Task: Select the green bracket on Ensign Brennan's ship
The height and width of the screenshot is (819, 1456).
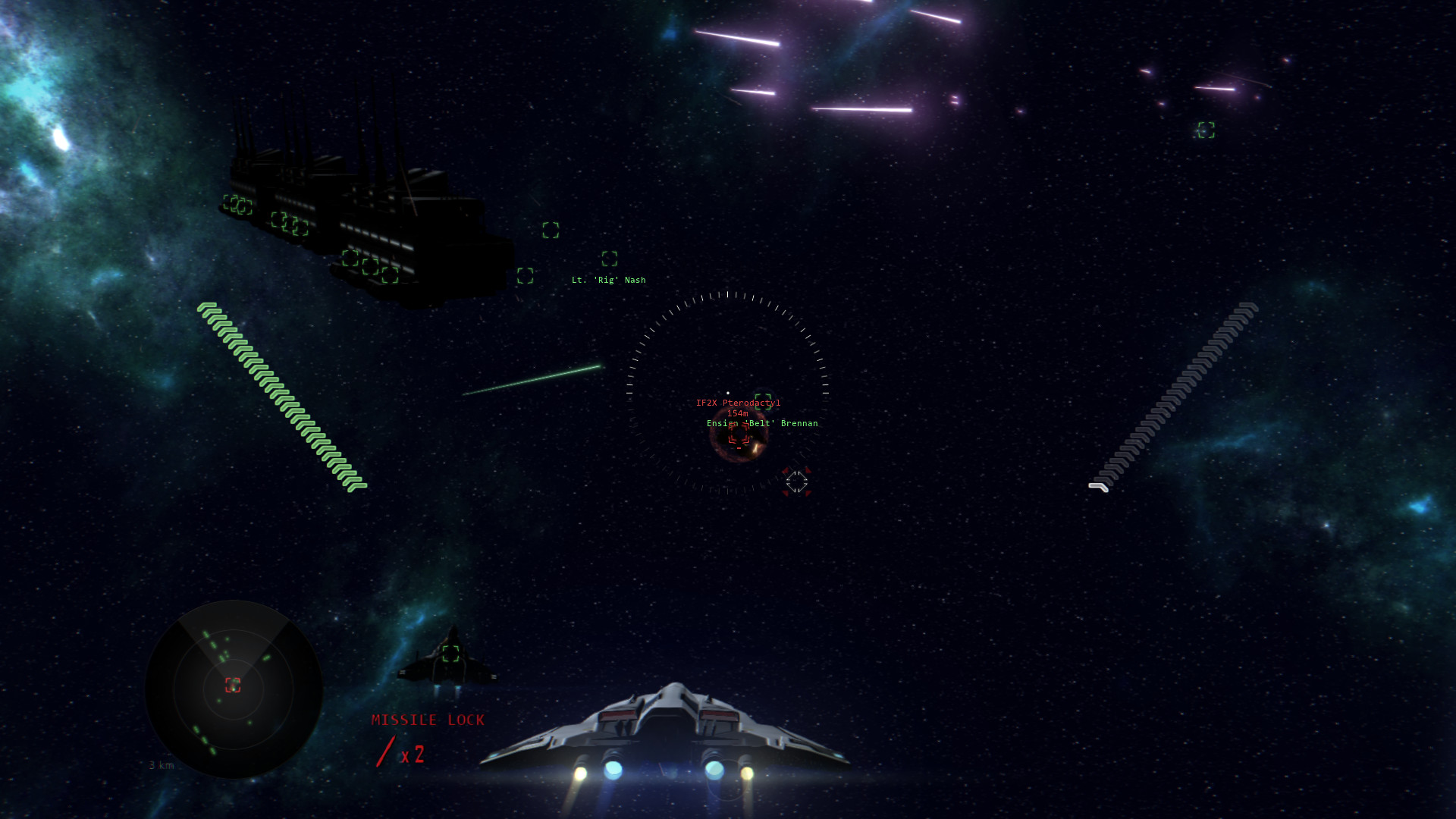Action: (763, 403)
